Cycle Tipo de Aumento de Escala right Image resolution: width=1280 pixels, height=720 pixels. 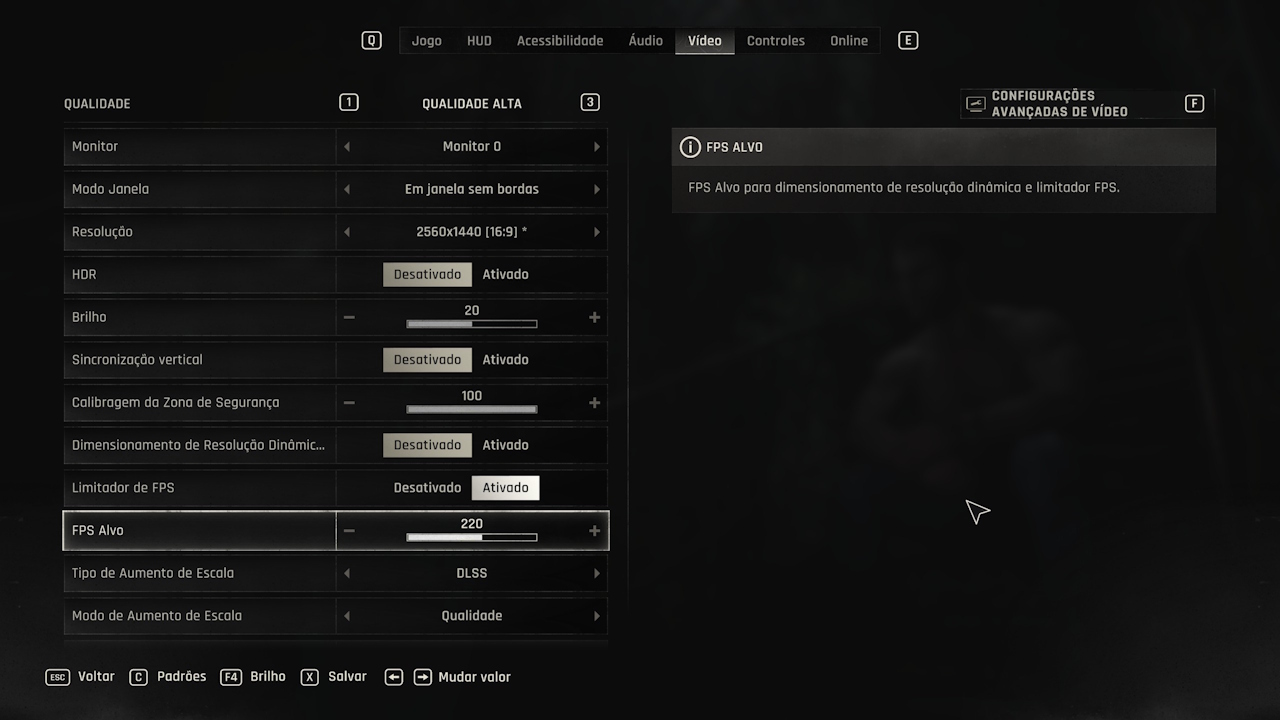[597, 574]
